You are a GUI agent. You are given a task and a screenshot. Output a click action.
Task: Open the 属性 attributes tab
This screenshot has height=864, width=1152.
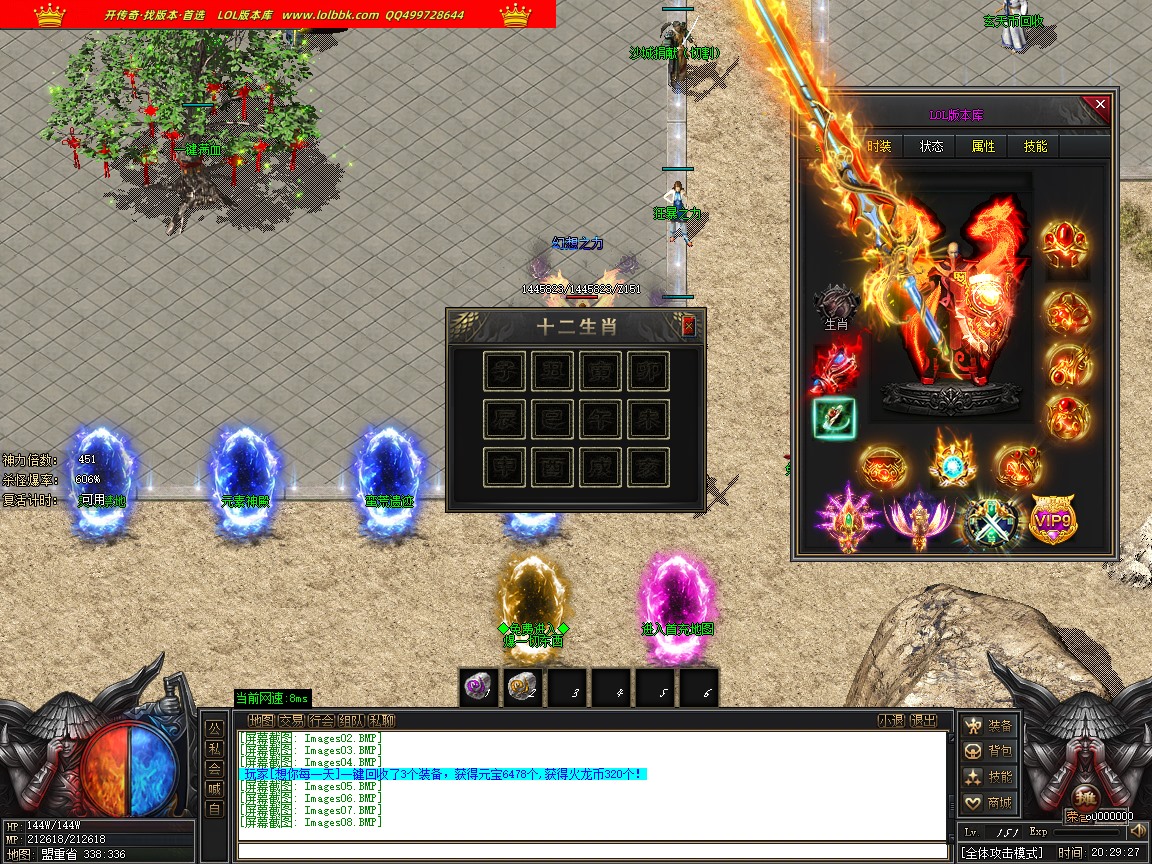pyautogui.click(x=983, y=146)
